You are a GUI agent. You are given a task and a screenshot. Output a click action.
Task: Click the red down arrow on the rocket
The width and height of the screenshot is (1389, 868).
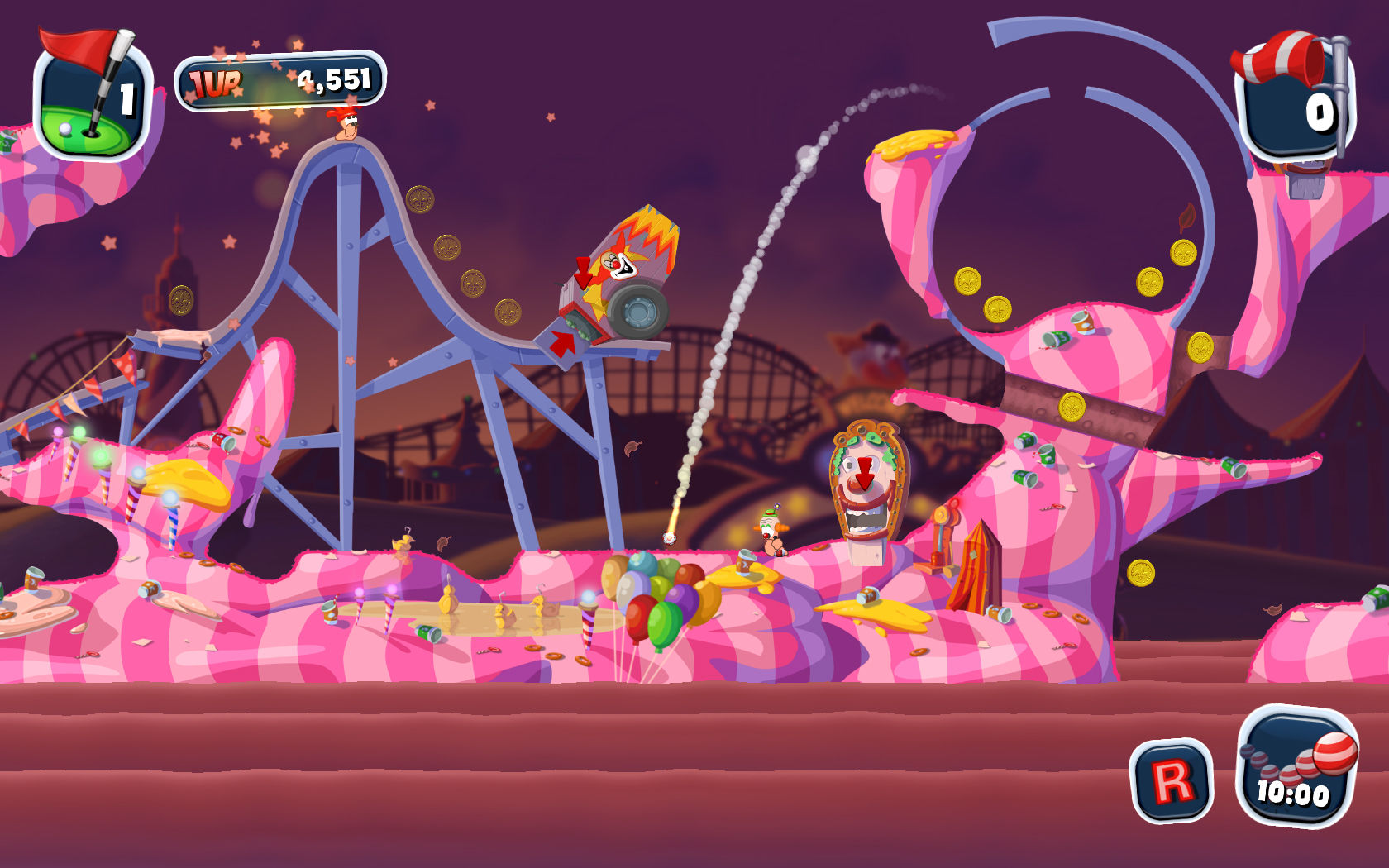coord(585,273)
